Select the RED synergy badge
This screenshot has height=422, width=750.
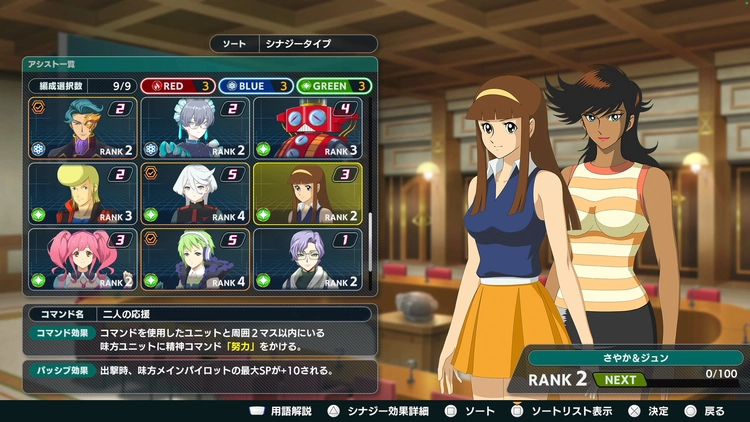click(x=176, y=86)
